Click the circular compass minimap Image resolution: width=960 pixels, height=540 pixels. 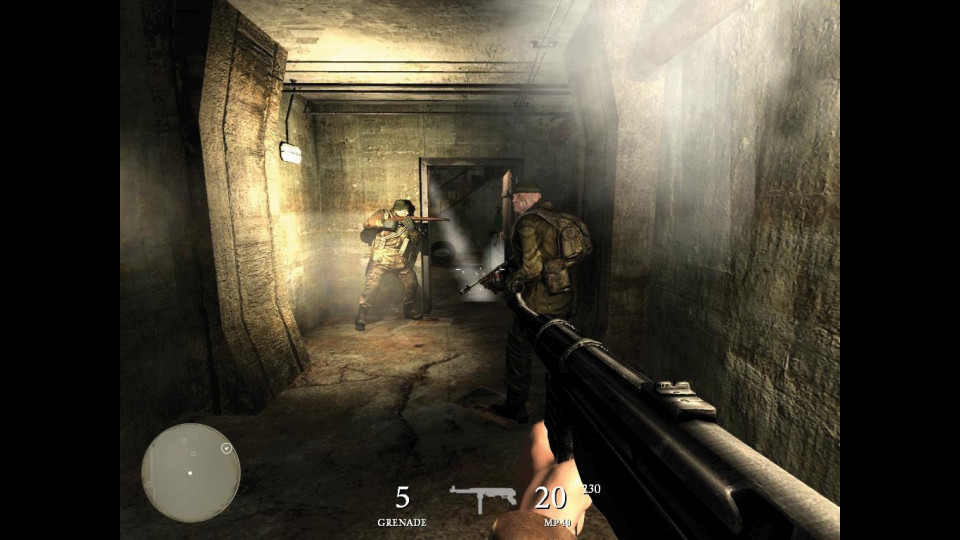[x=190, y=472]
